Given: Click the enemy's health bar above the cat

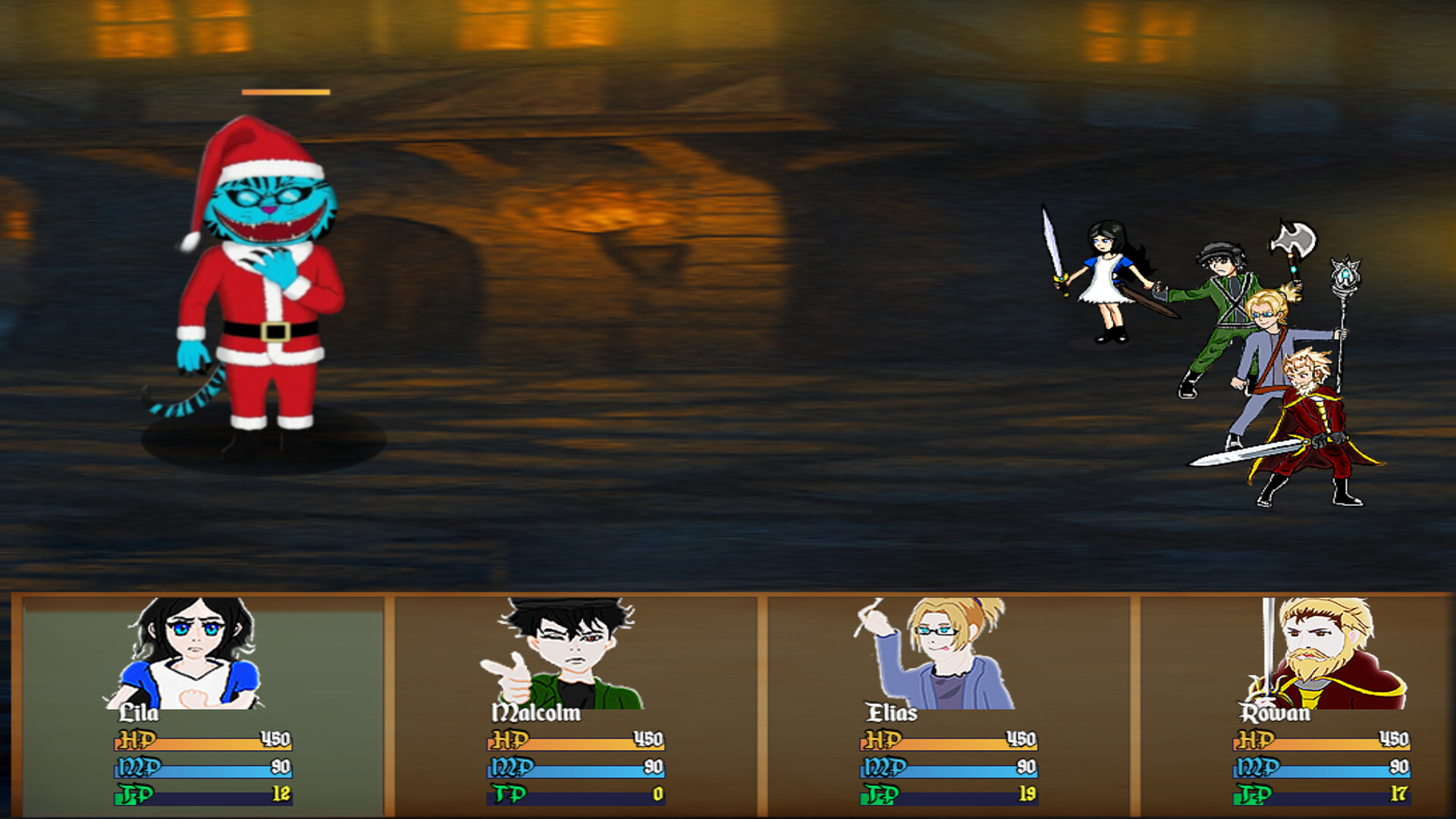Looking at the screenshot, I should click(x=285, y=91).
